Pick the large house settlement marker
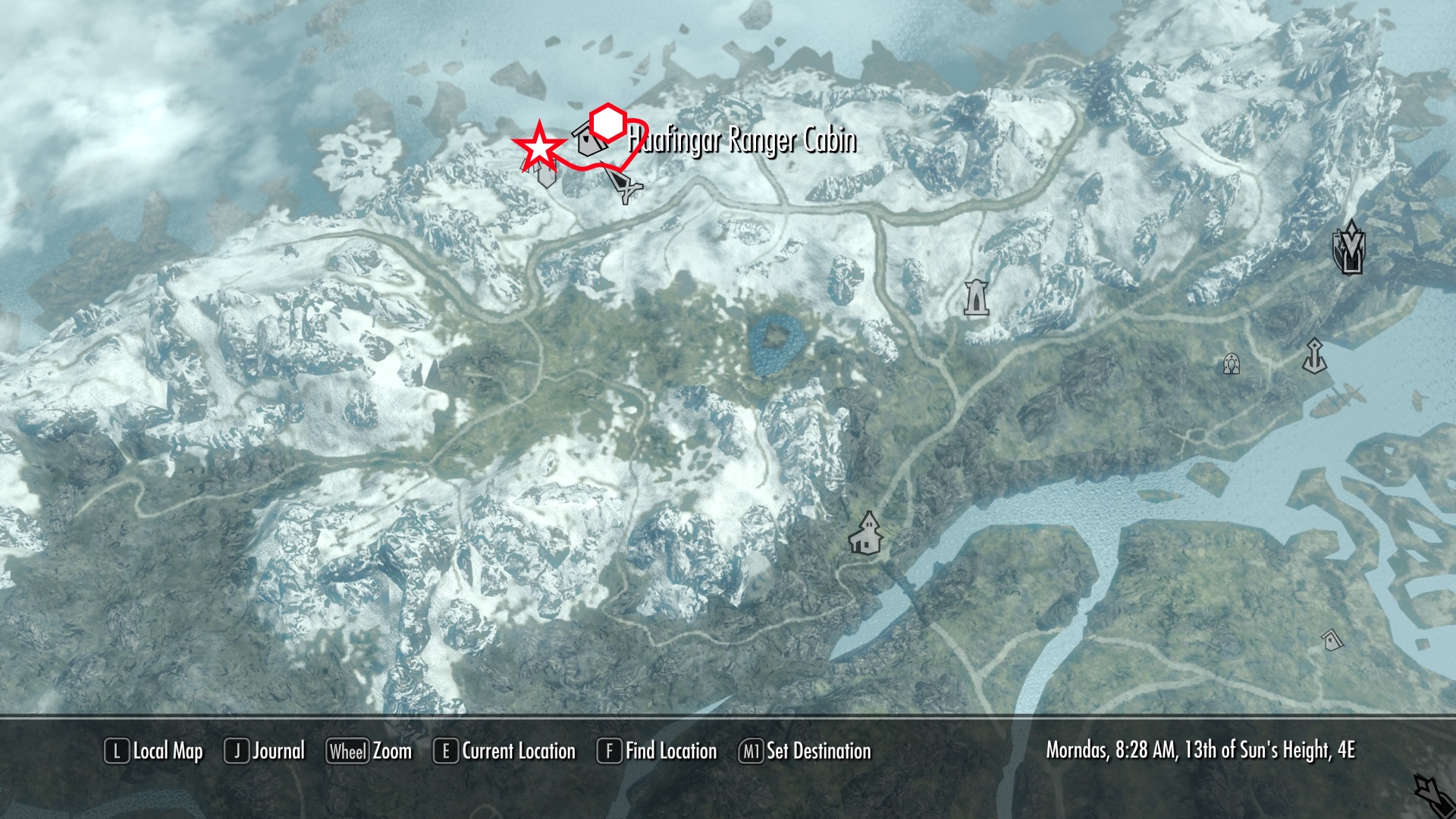Image resolution: width=1456 pixels, height=819 pixels. 866,532
